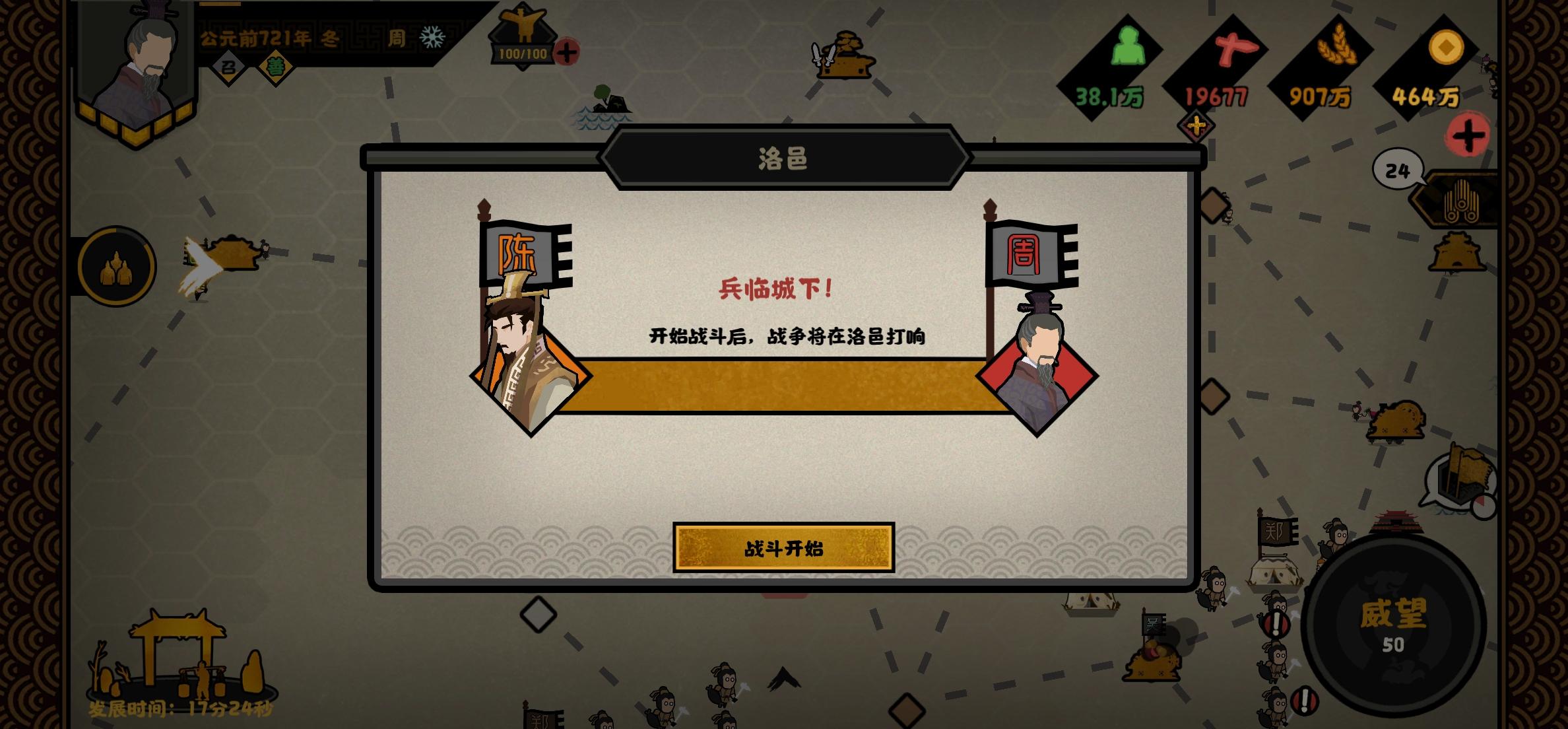The height and width of the screenshot is (729, 1568).
Task: Click the 召 badge under the date bar
Action: click(x=228, y=67)
